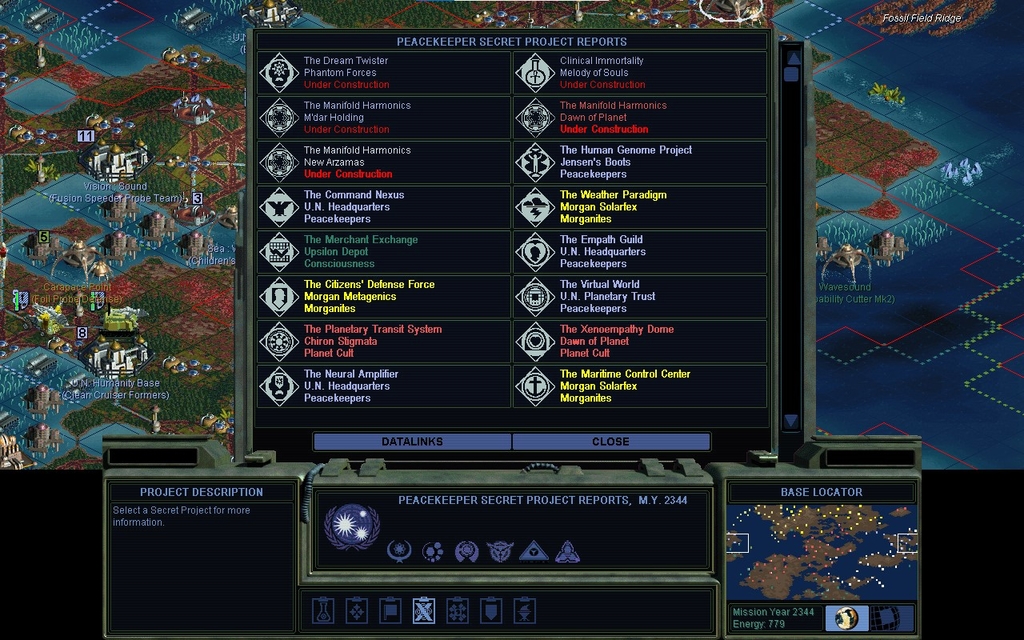
Task: Select the Clinical Immortality project entry
Action: 640,73
